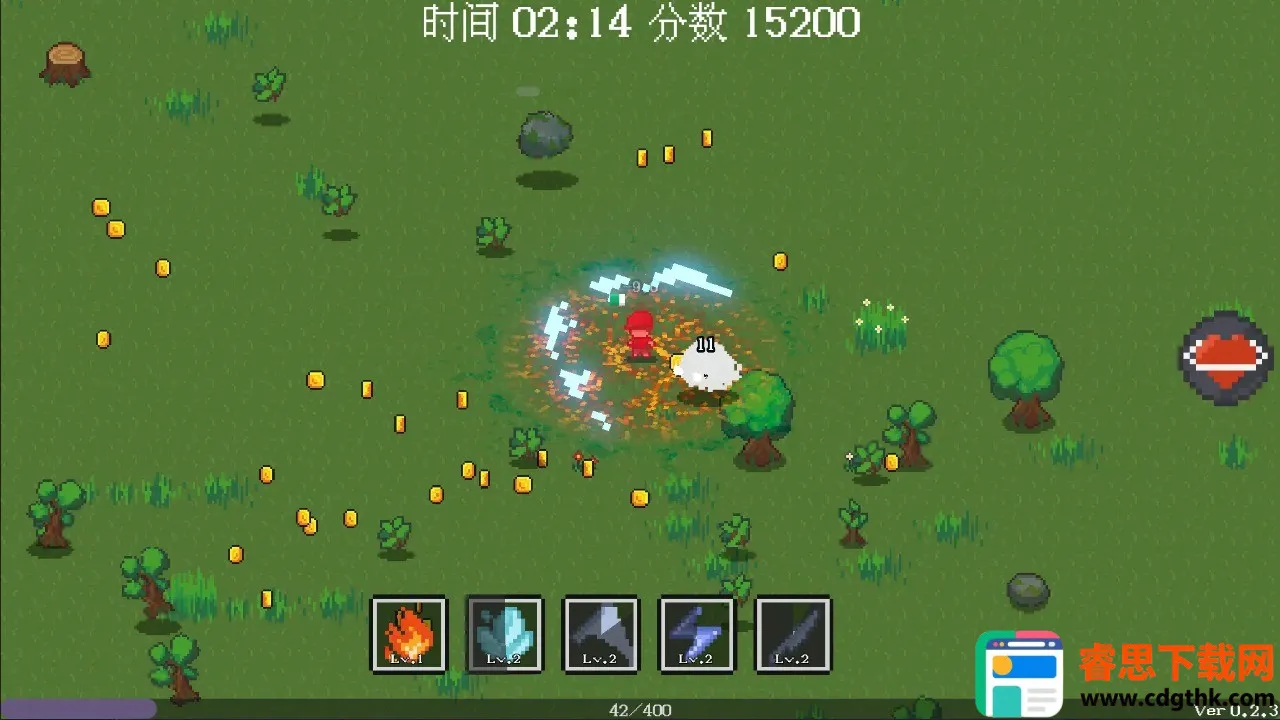
Task: Select the Lv.2 lightning skill icon
Action: (697, 634)
